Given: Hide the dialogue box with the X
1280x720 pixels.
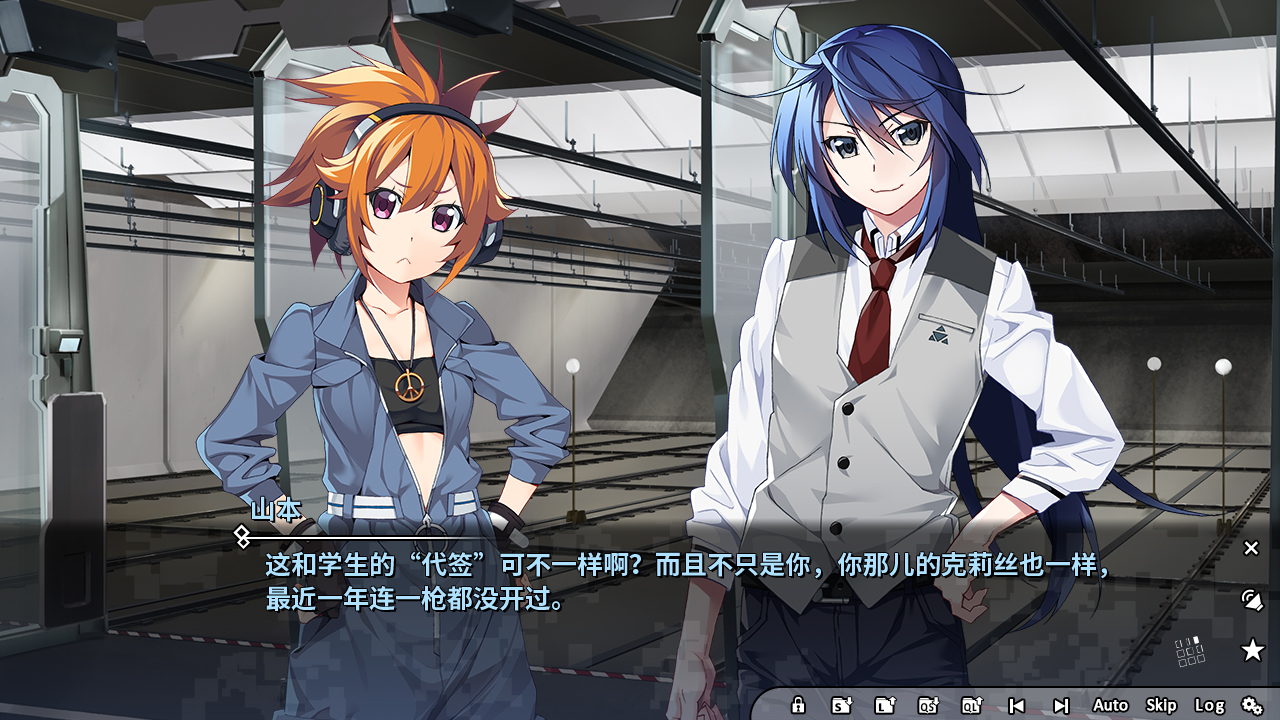Looking at the screenshot, I should coord(1250,547).
